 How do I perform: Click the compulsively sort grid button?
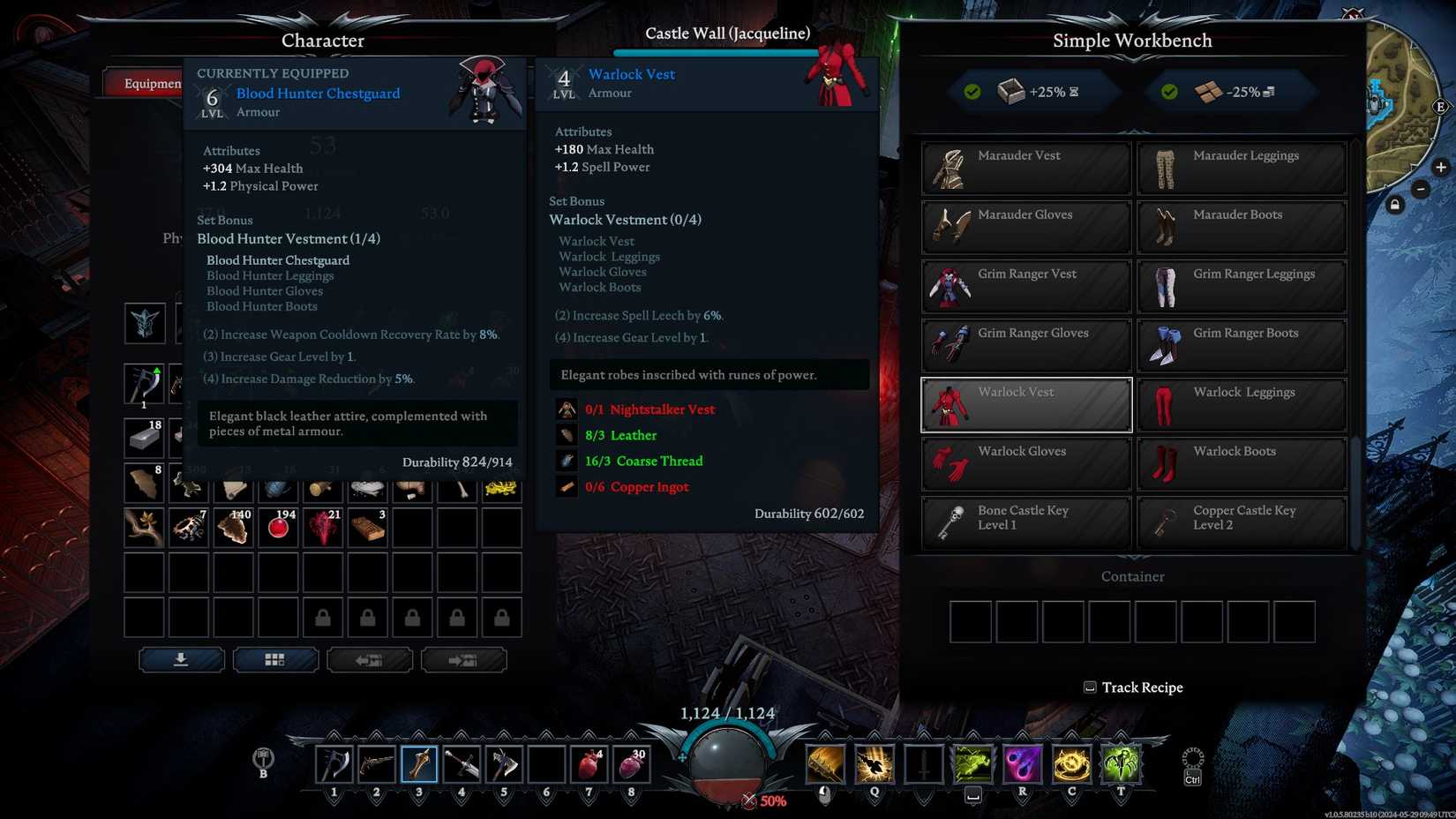(276, 659)
